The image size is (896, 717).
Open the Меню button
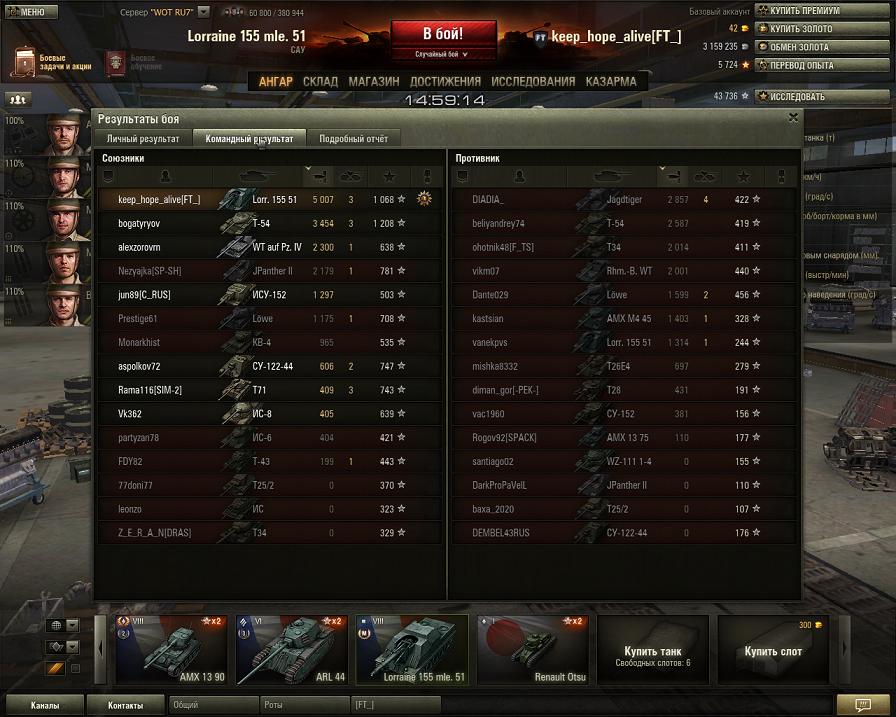26,12
